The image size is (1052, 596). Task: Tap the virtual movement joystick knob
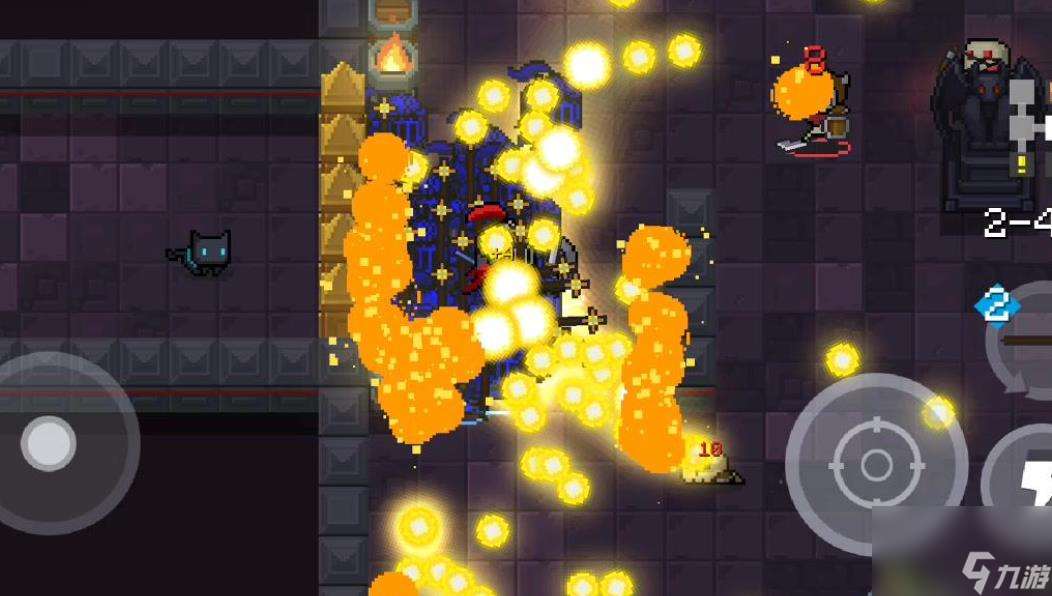pyautogui.click(x=49, y=443)
